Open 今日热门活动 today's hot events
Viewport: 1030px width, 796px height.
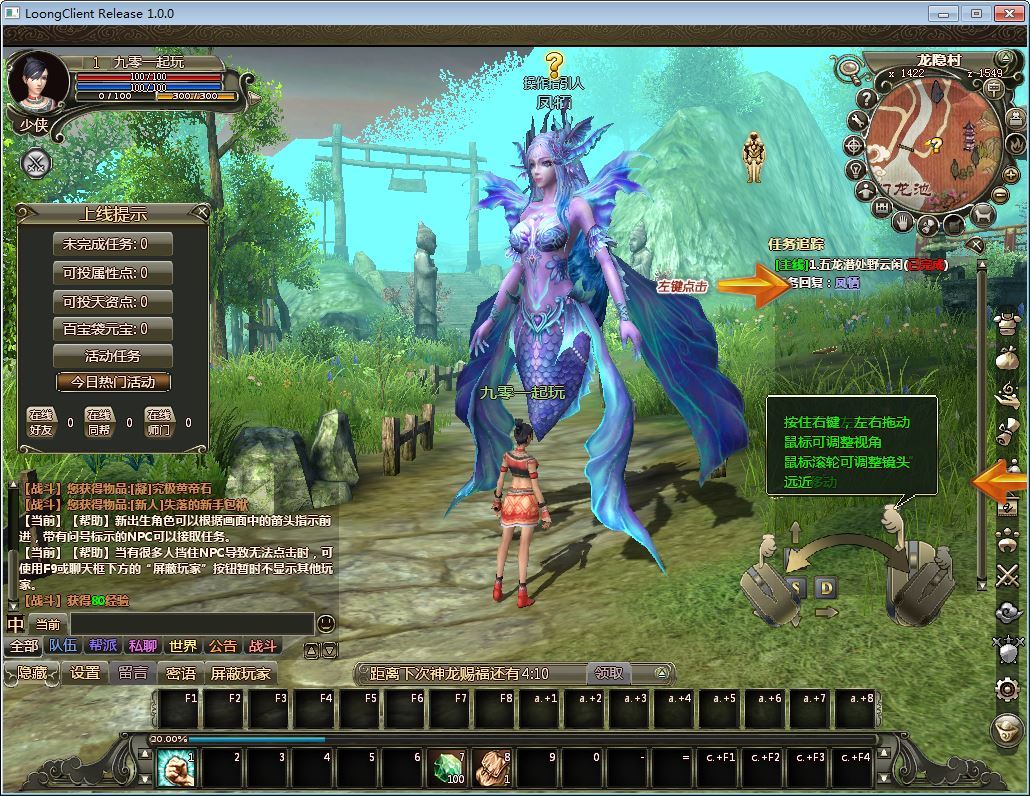[112, 382]
